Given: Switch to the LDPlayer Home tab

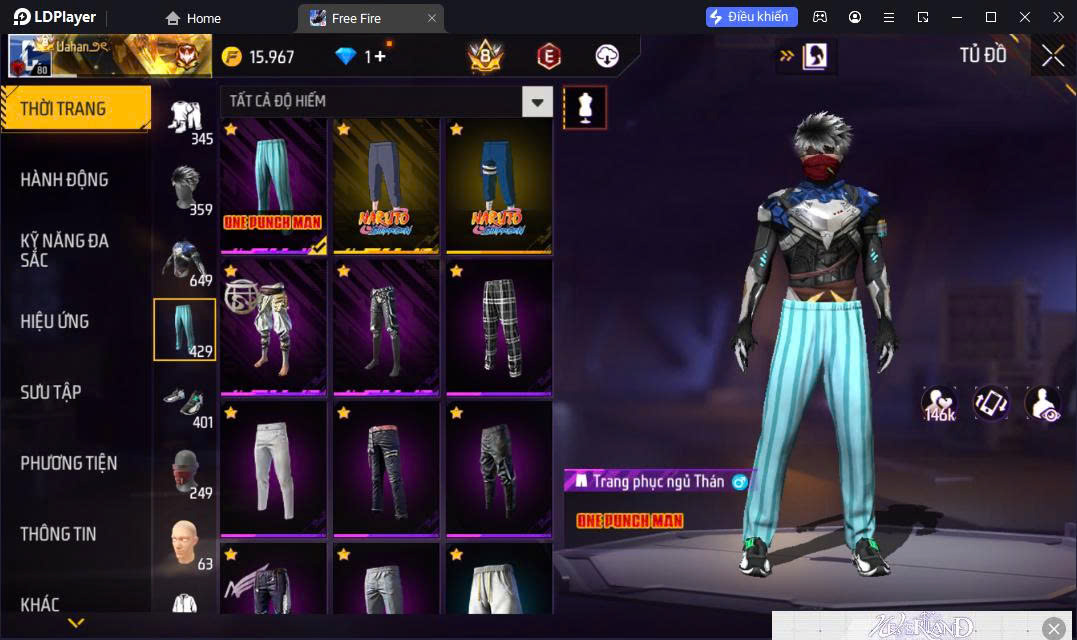Looking at the screenshot, I should point(194,18).
